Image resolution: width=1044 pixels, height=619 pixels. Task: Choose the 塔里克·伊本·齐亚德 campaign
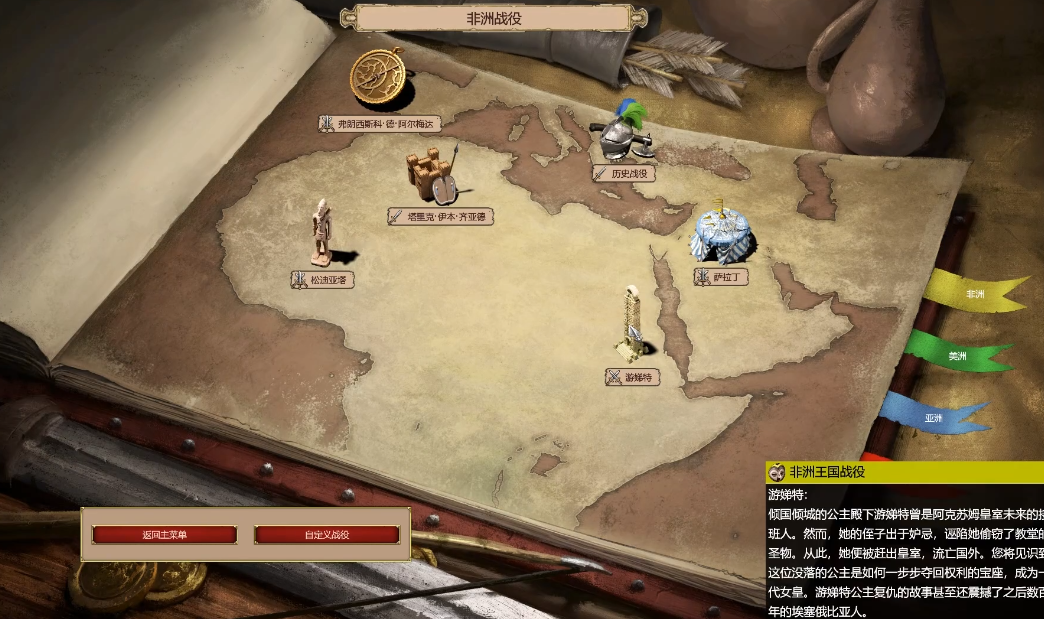coord(441,216)
